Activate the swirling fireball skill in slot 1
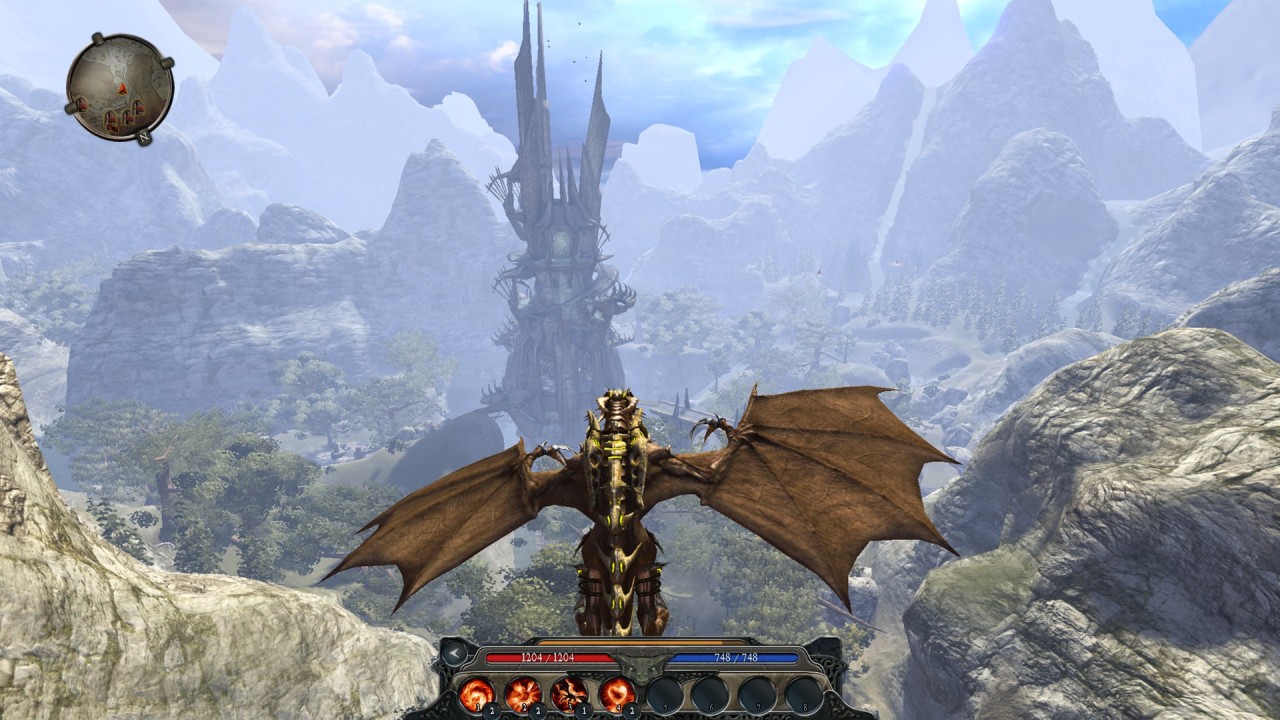The width and height of the screenshot is (1280, 720). (477, 692)
